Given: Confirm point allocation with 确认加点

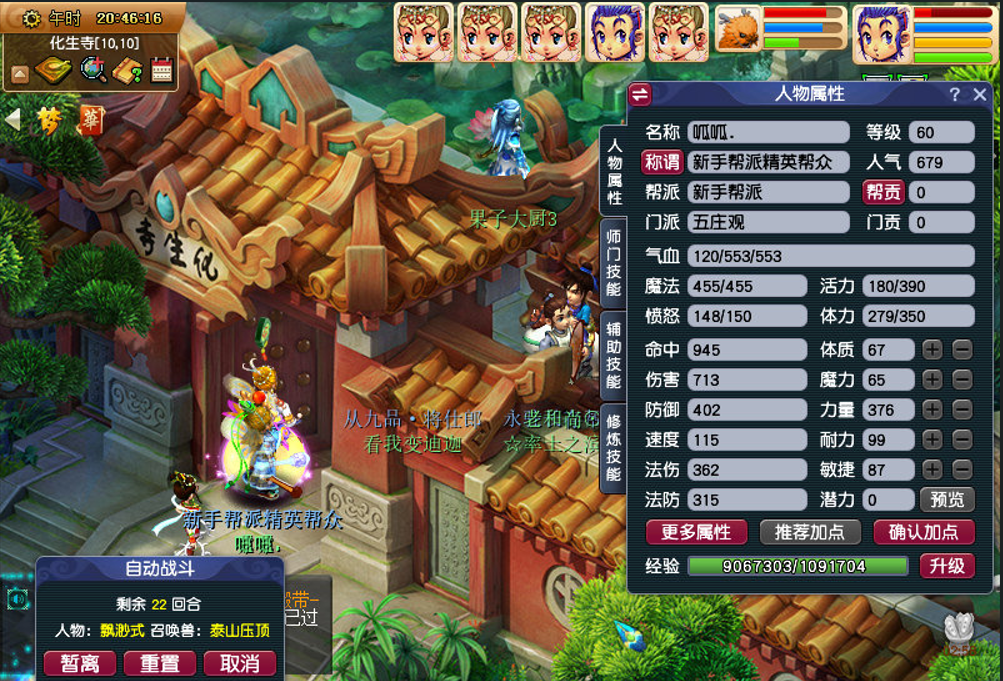Looking at the screenshot, I should (923, 532).
